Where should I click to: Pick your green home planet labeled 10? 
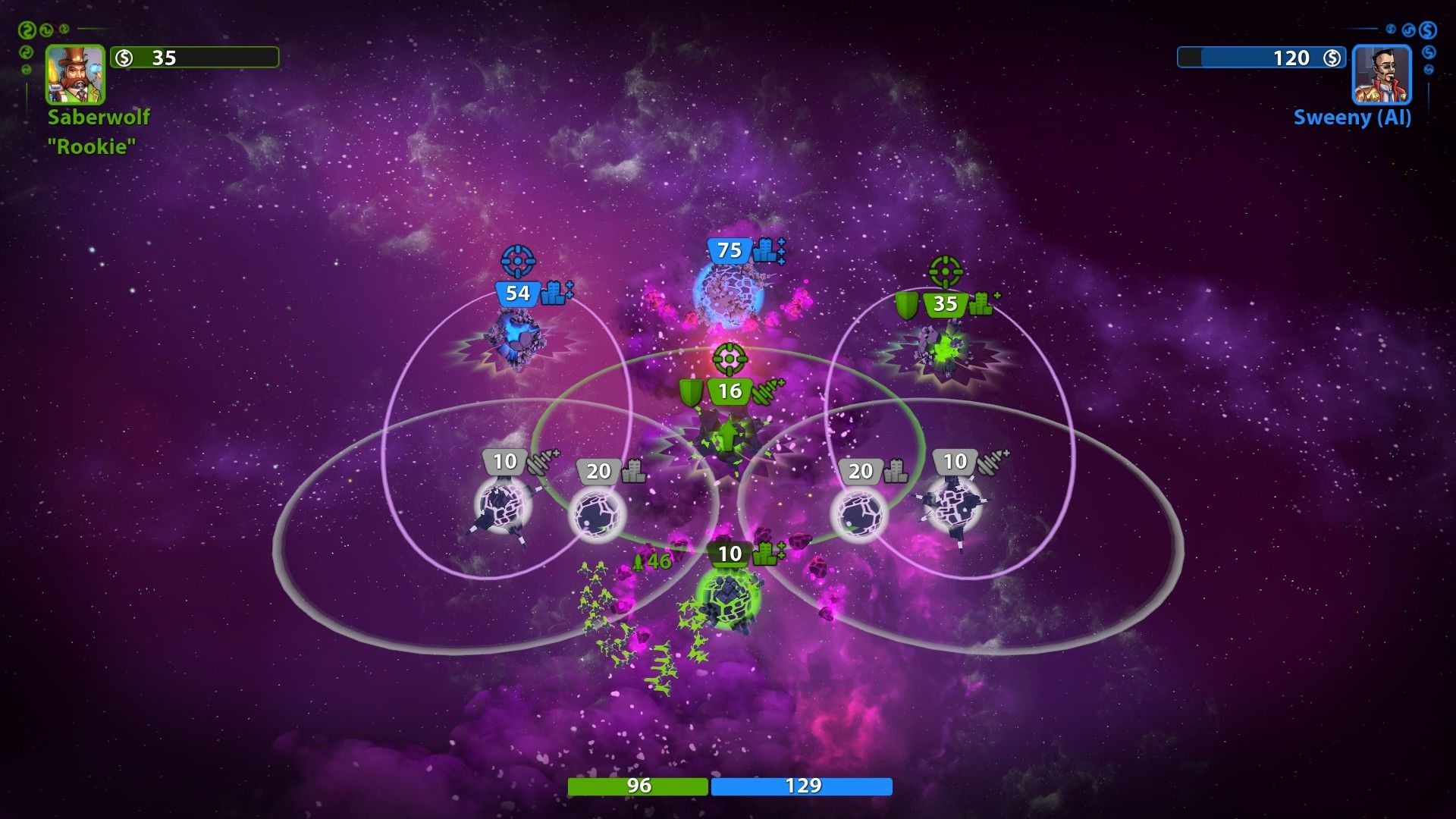click(x=728, y=597)
